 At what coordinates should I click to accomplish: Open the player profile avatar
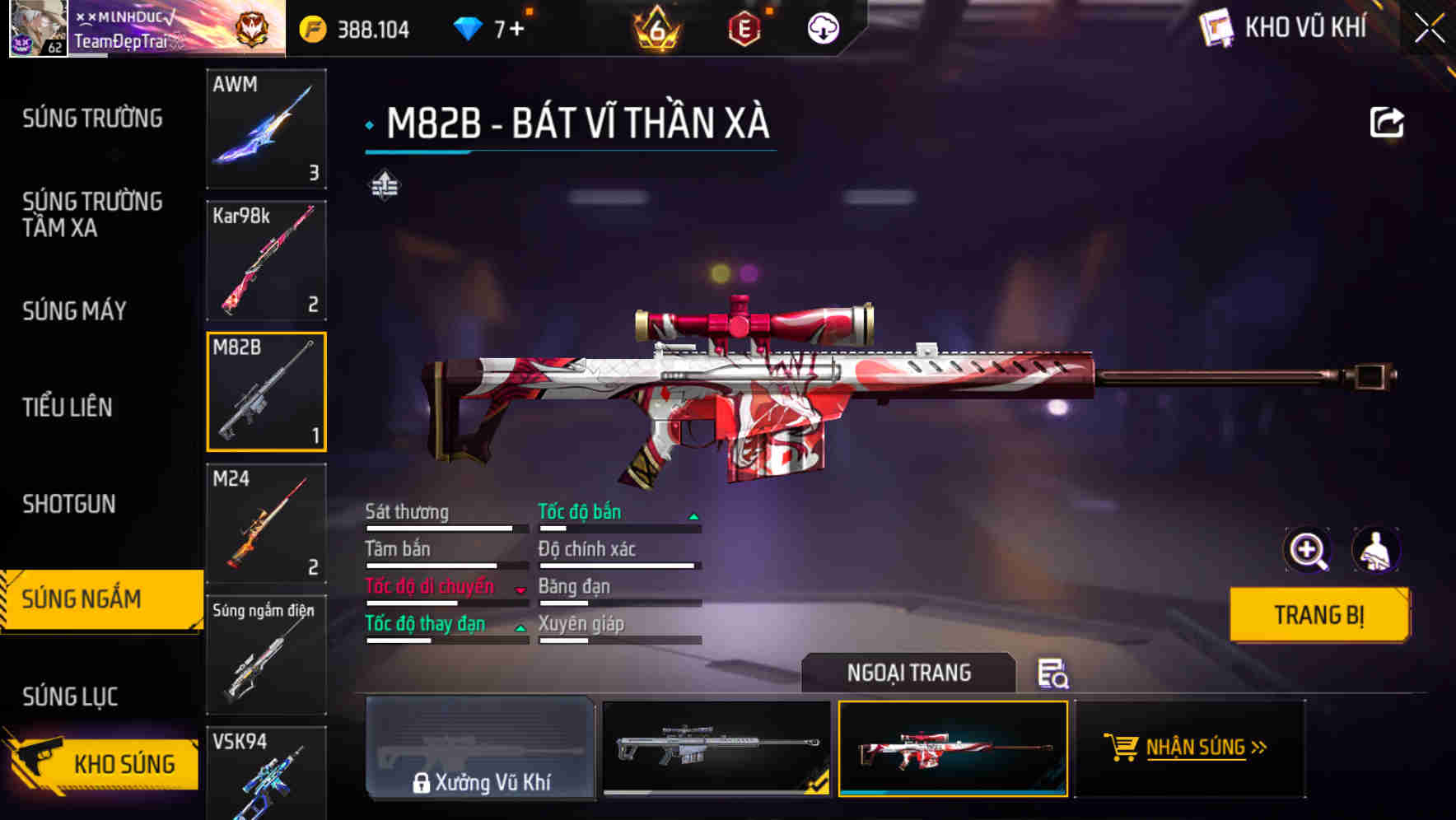37,29
